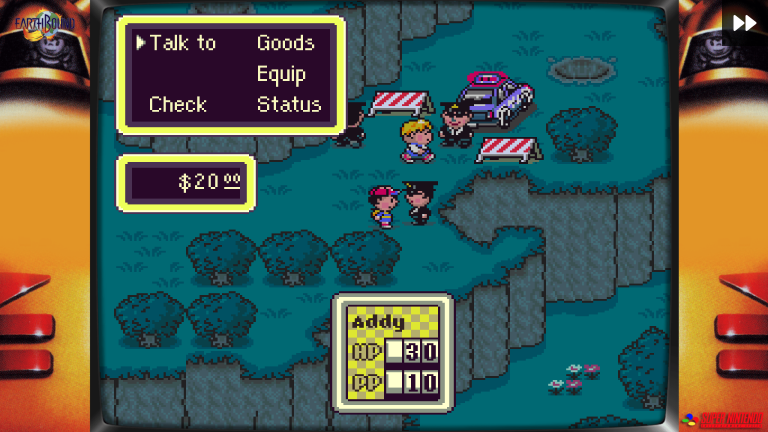Select the Talk to command

(182, 43)
